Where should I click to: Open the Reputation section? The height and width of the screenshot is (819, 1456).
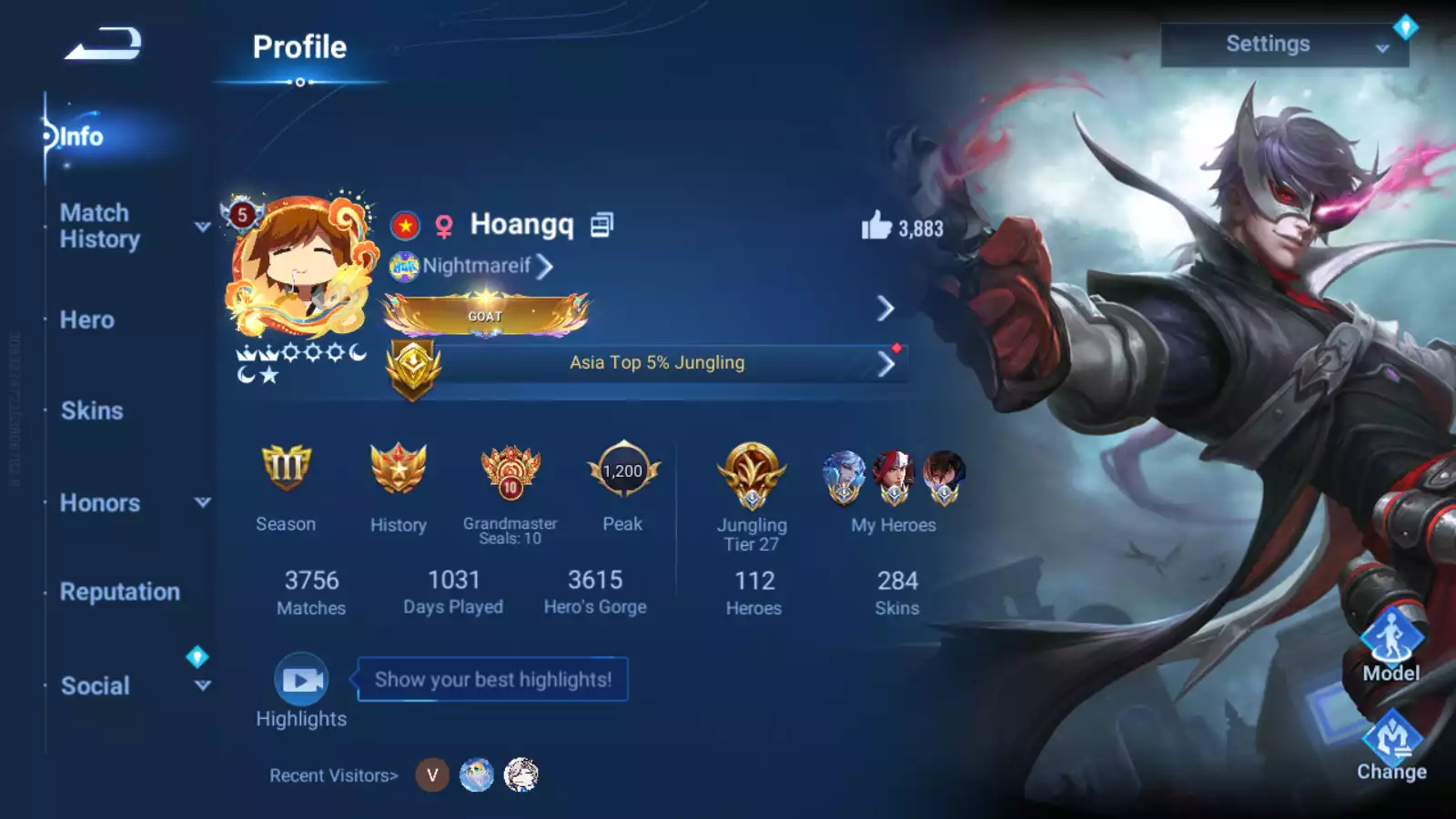point(120,591)
